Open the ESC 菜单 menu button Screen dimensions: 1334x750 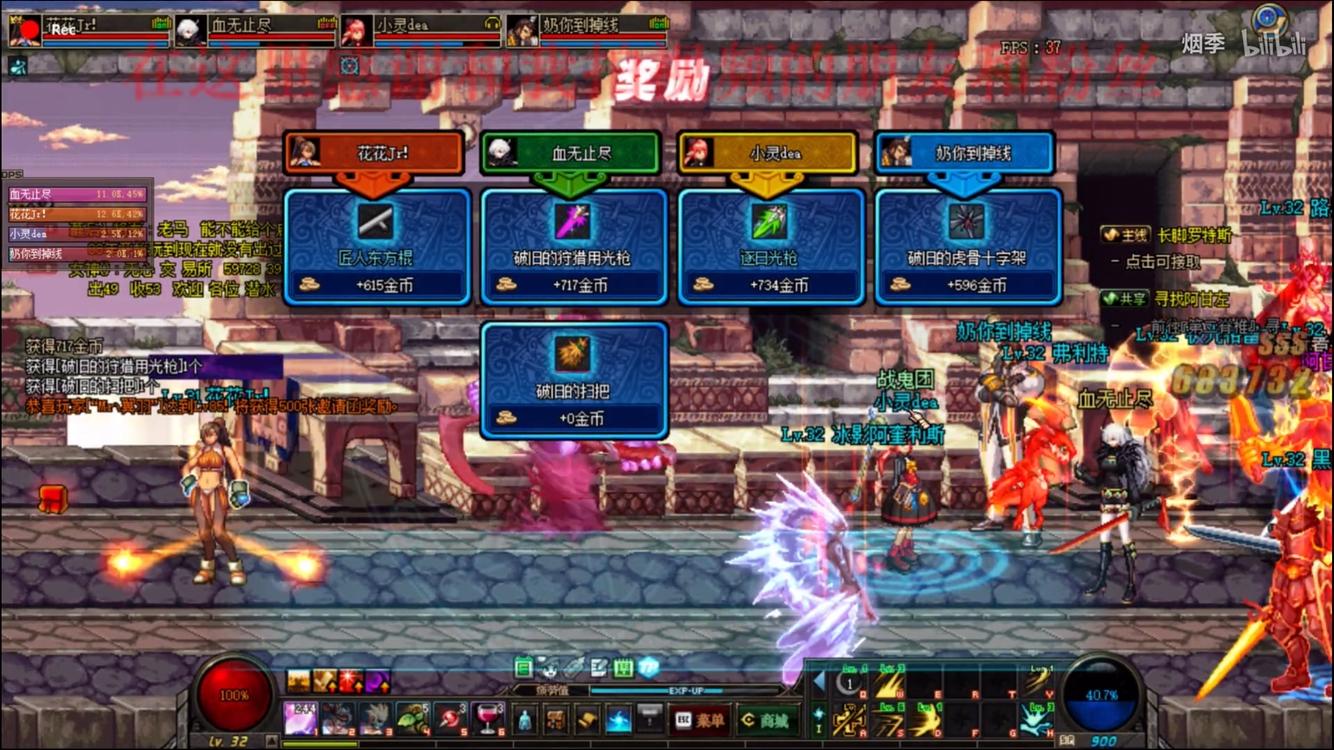699,719
